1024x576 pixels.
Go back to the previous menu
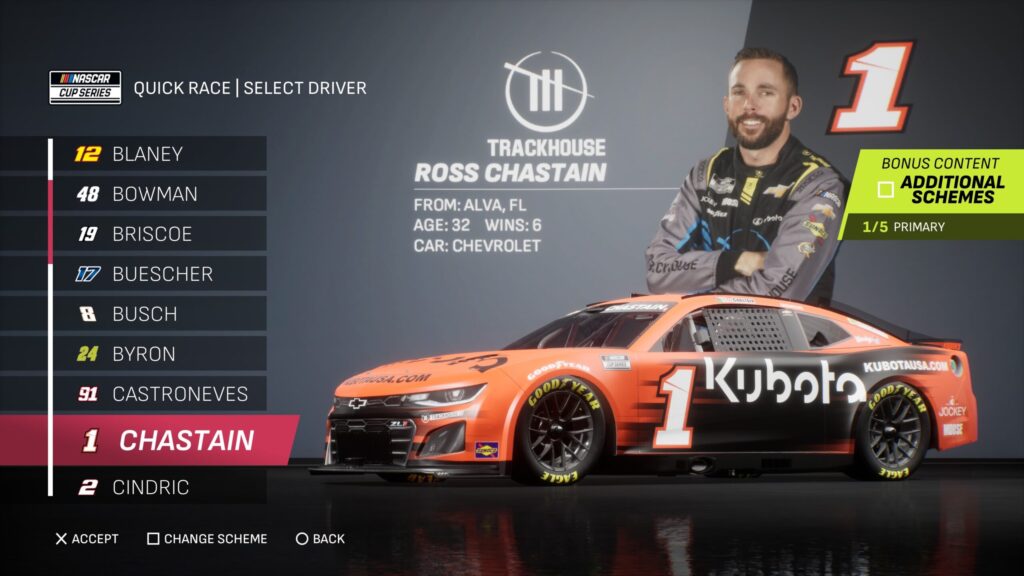point(320,539)
